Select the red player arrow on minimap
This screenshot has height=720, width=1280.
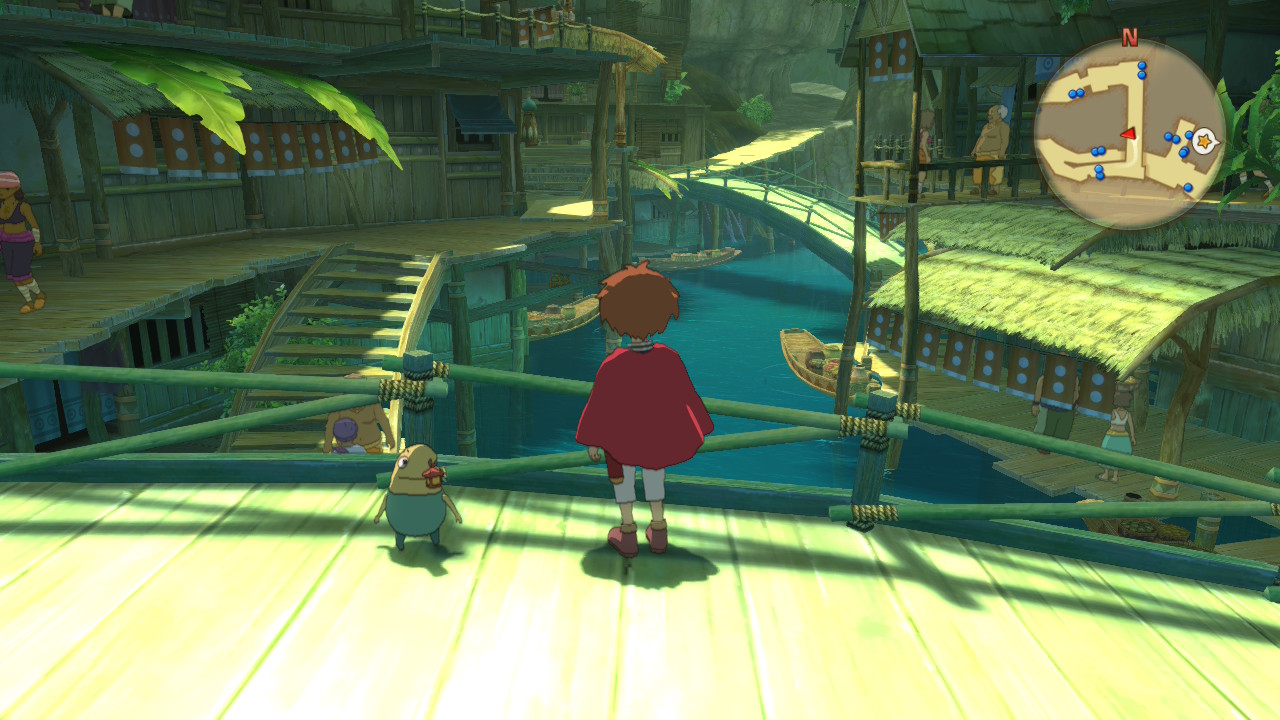[x=1128, y=133]
